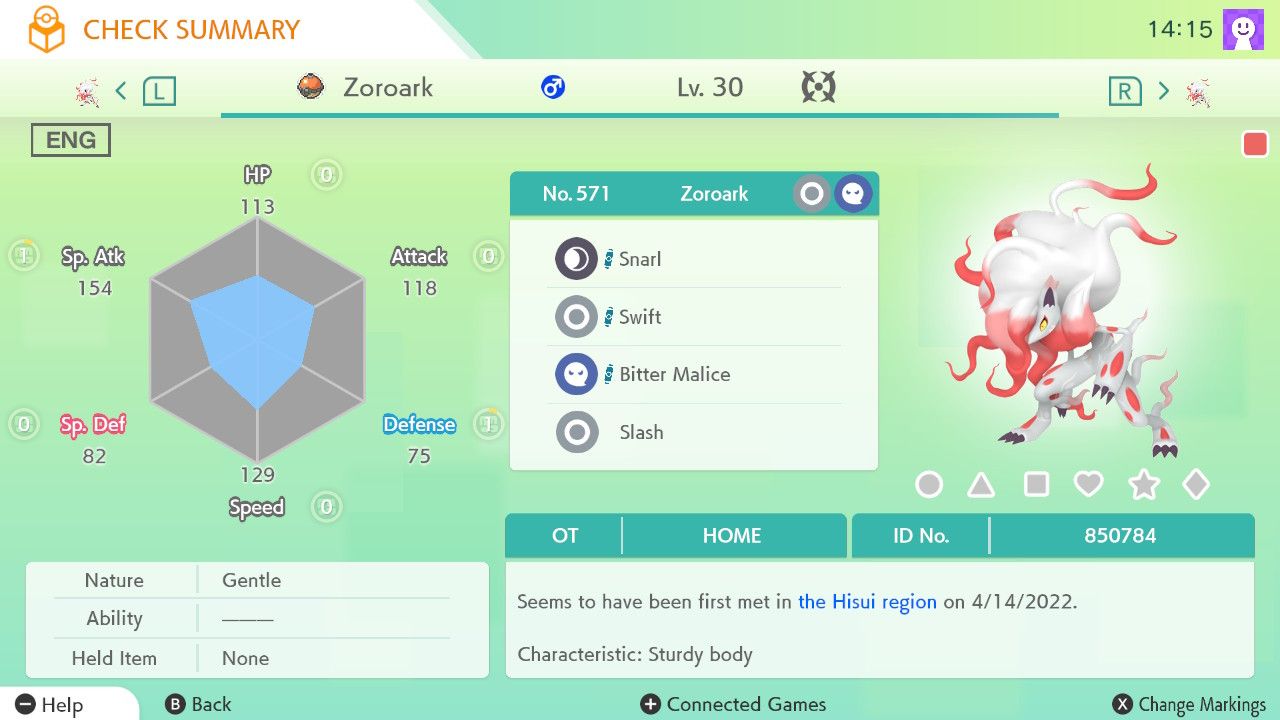Click the Legends: Arceus origin mark icon
The height and width of the screenshot is (720, 1280).
coord(818,87)
